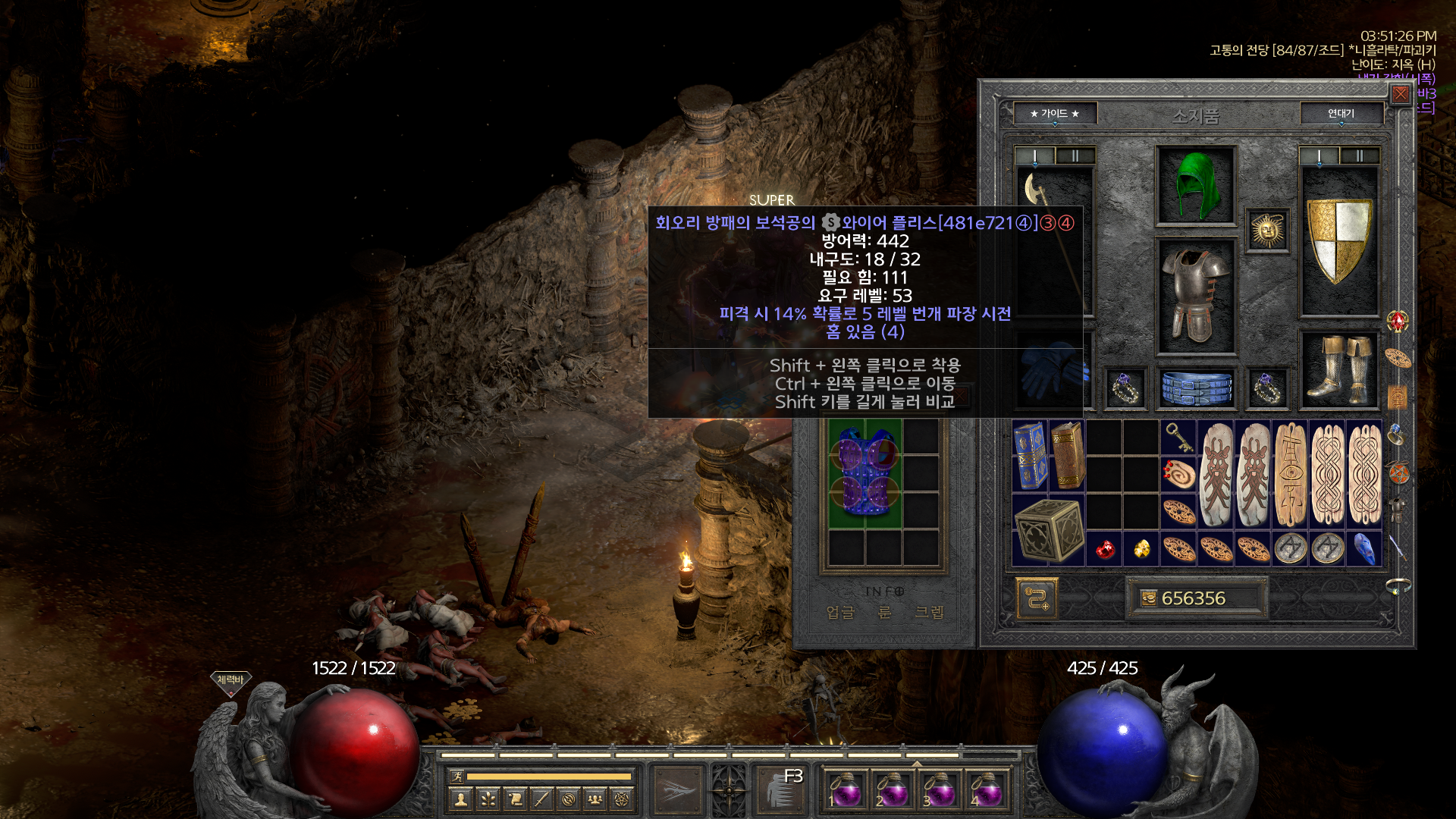Open the 크랩 crafting option
Screen dimensions: 1456x819
tap(929, 612)
